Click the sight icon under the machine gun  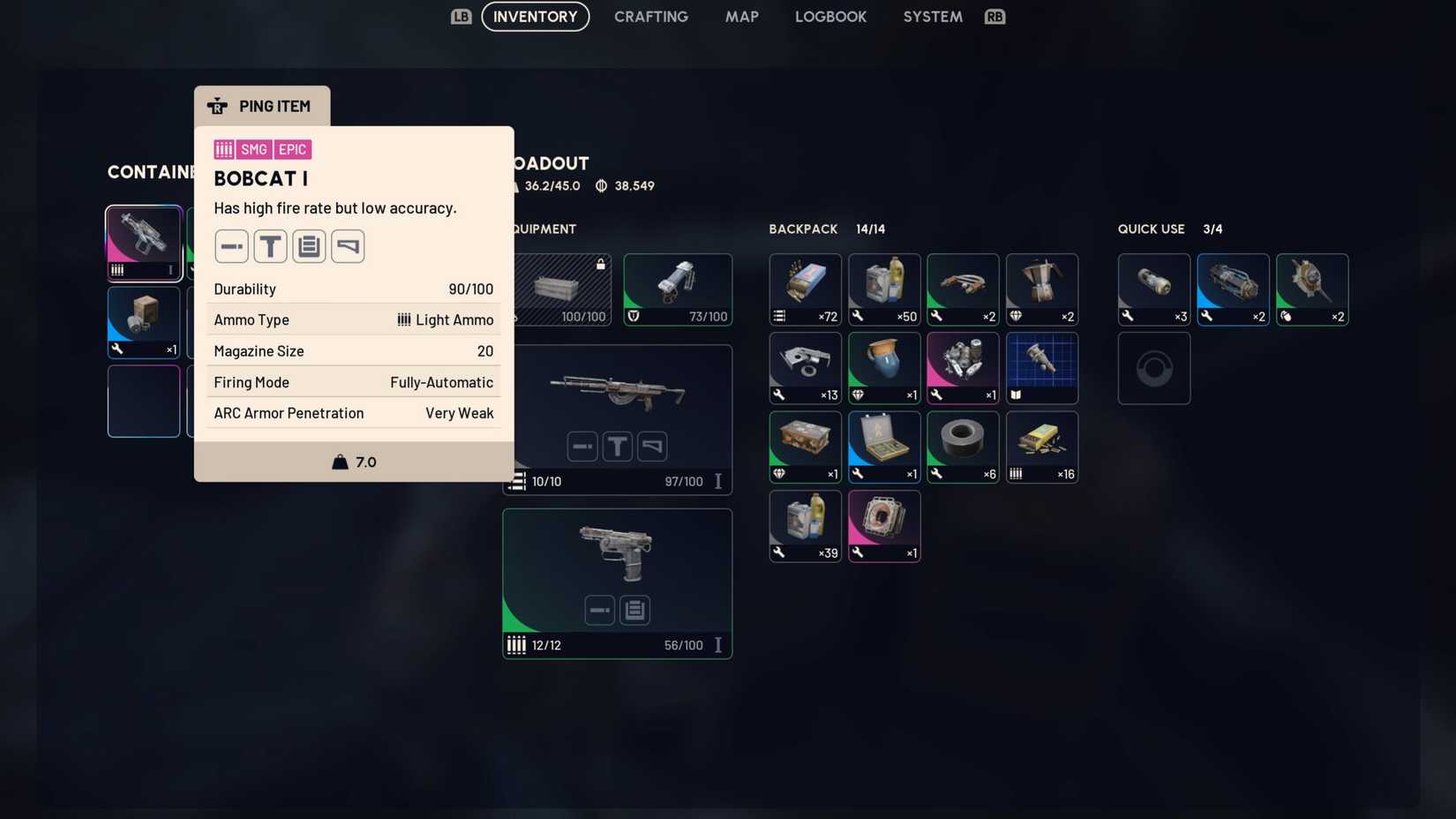point(618,447)
